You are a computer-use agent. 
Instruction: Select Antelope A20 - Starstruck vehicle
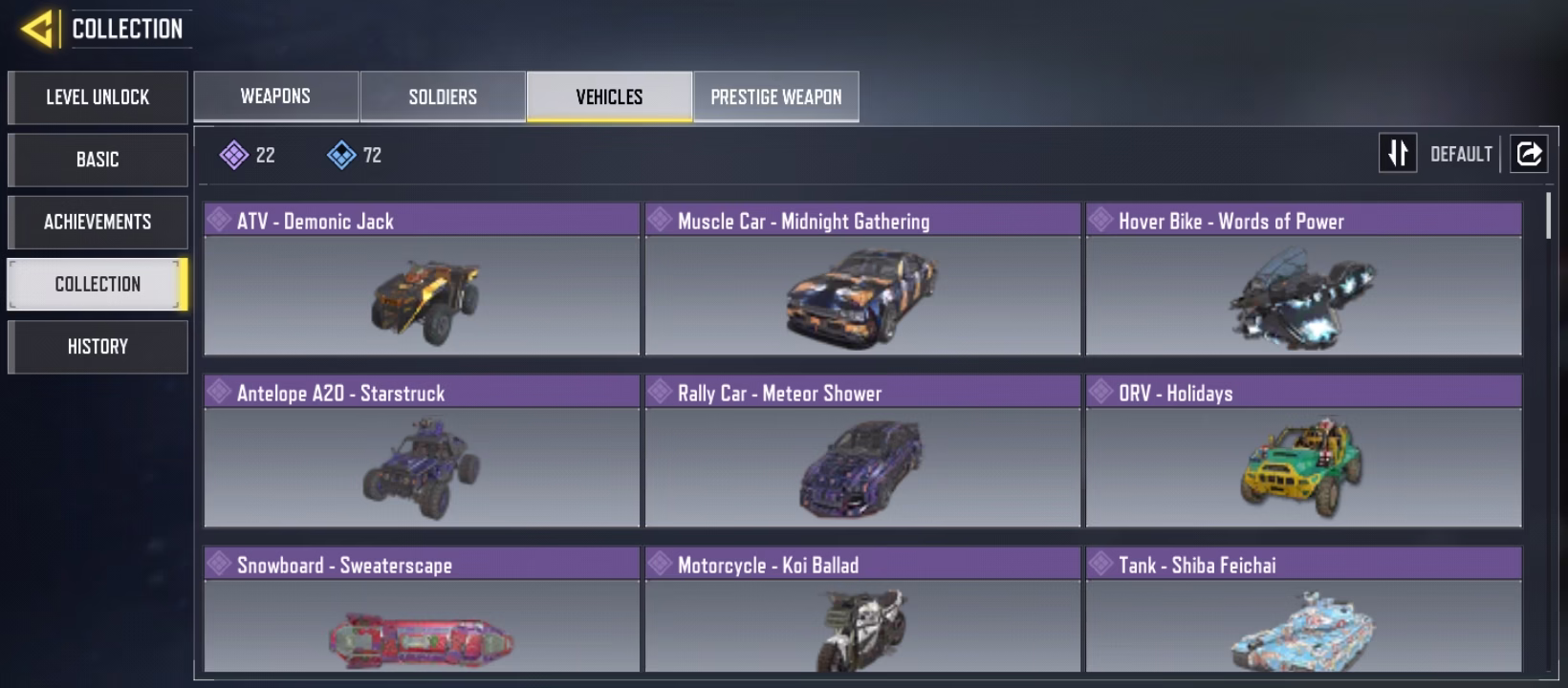[x=422, y=451]
